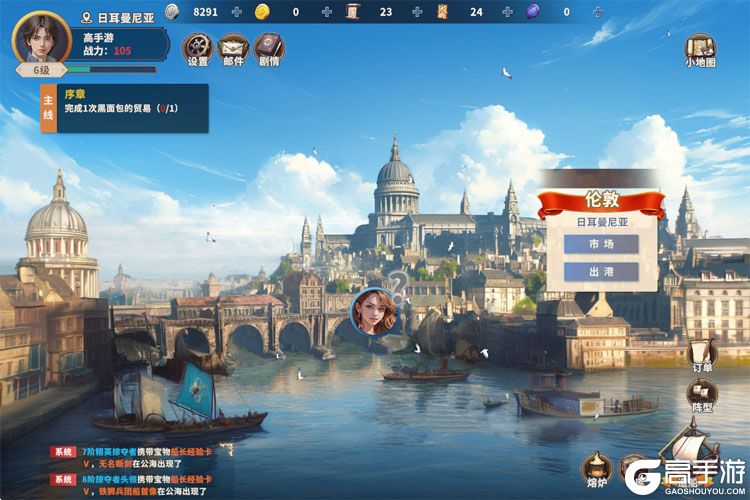Open the 剧情 story book

tap(268, 47)
